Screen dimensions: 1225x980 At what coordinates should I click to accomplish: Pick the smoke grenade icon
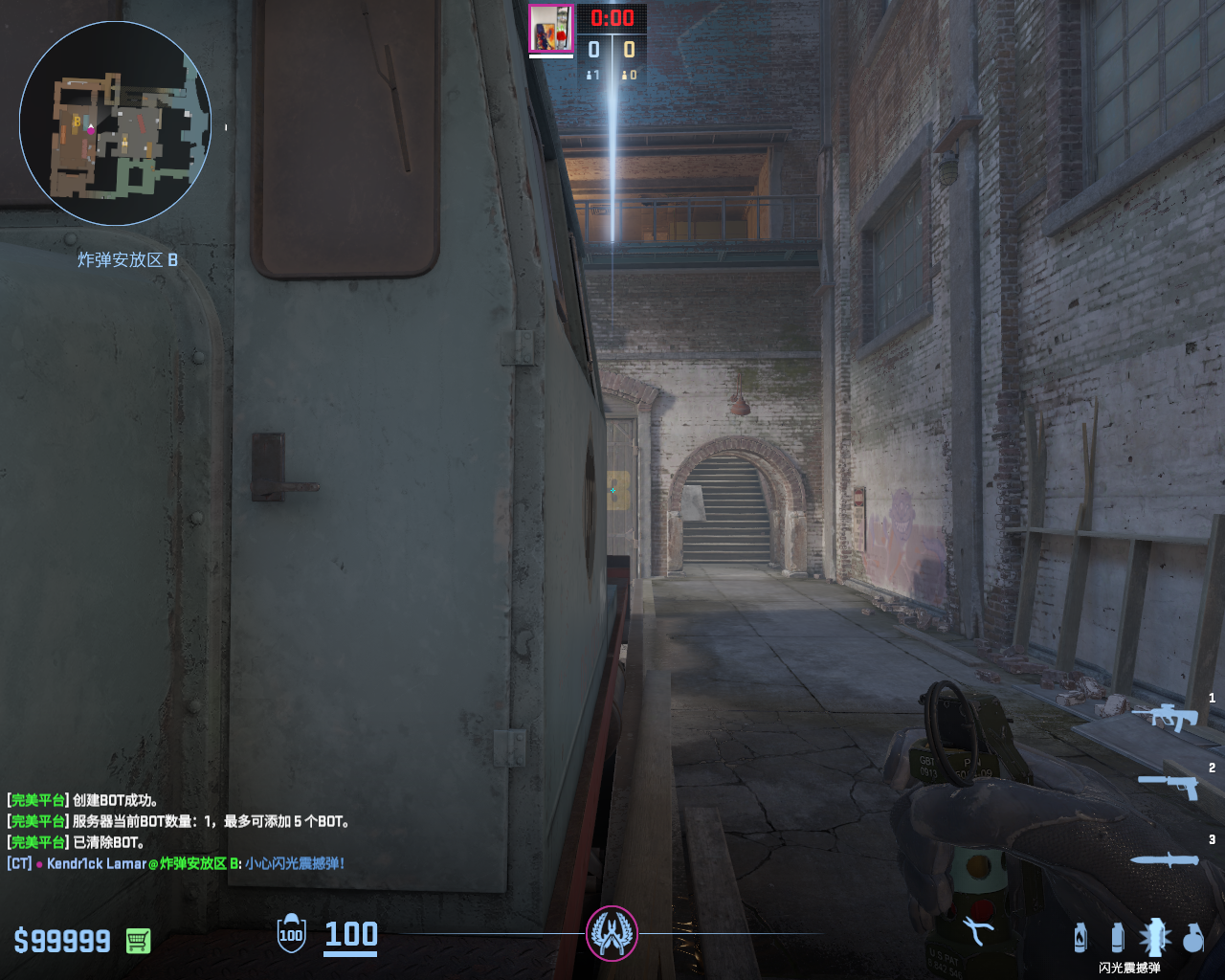1117,937
